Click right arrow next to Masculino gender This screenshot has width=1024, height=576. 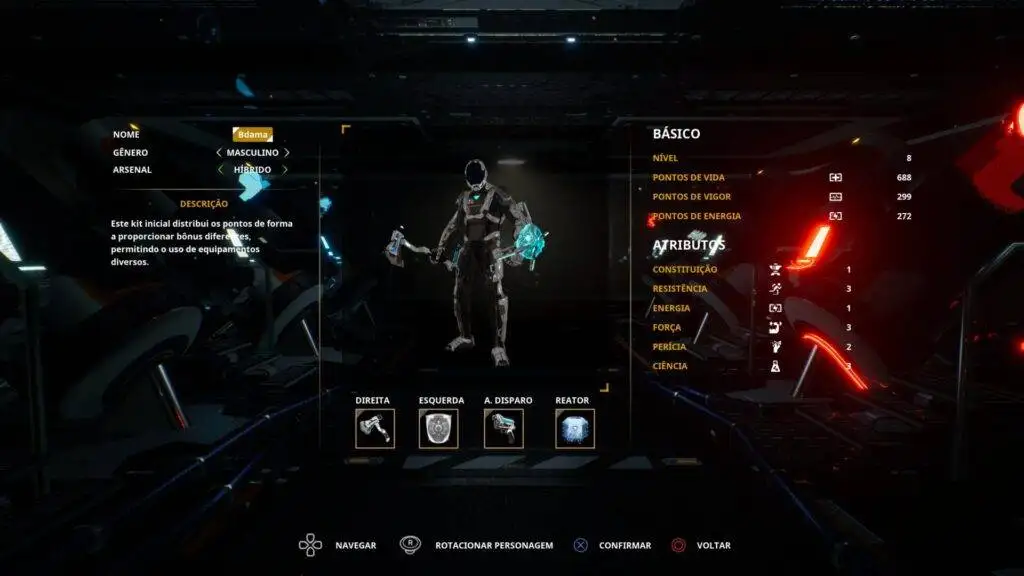pyautogui.click(x=287, y=153)
